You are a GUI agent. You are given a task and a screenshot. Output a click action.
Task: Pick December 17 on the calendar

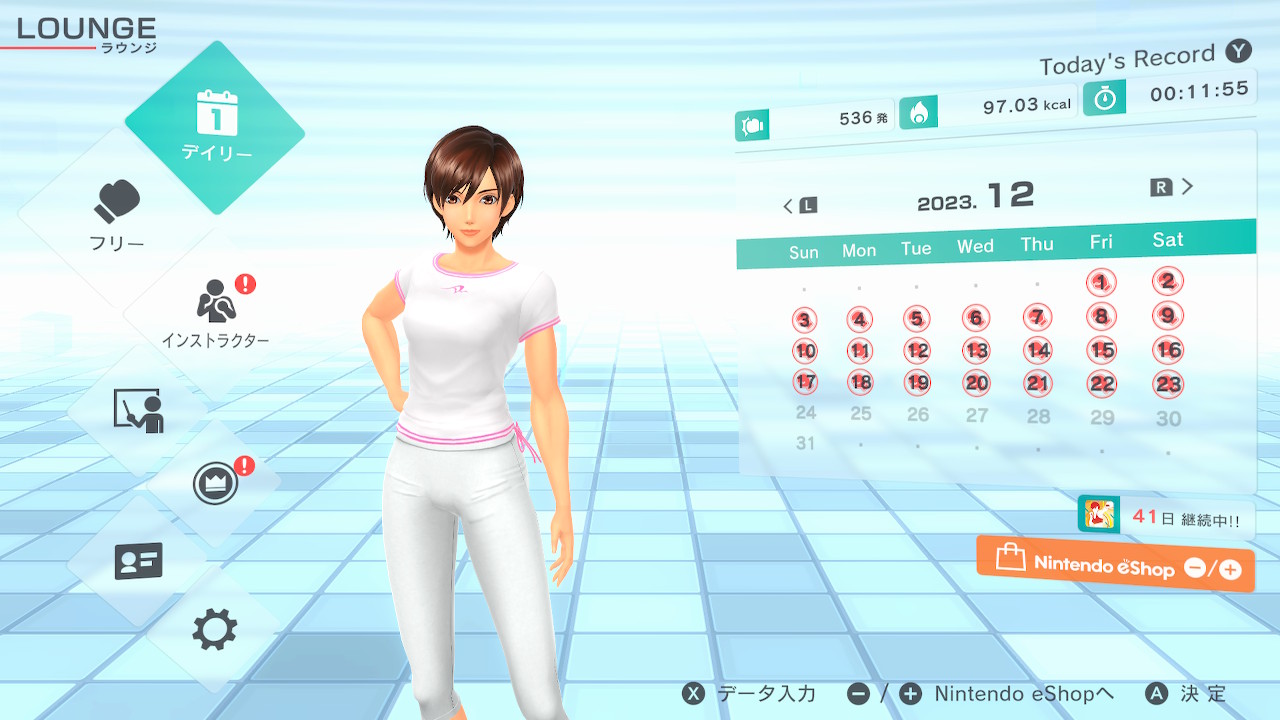[x=805, y=382]
